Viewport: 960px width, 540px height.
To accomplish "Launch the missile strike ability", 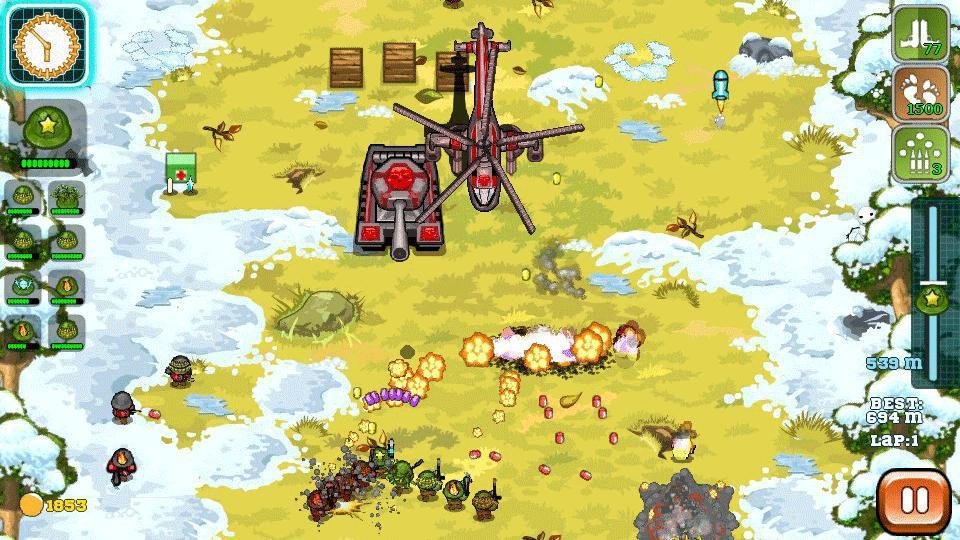I will coord(920,153).
